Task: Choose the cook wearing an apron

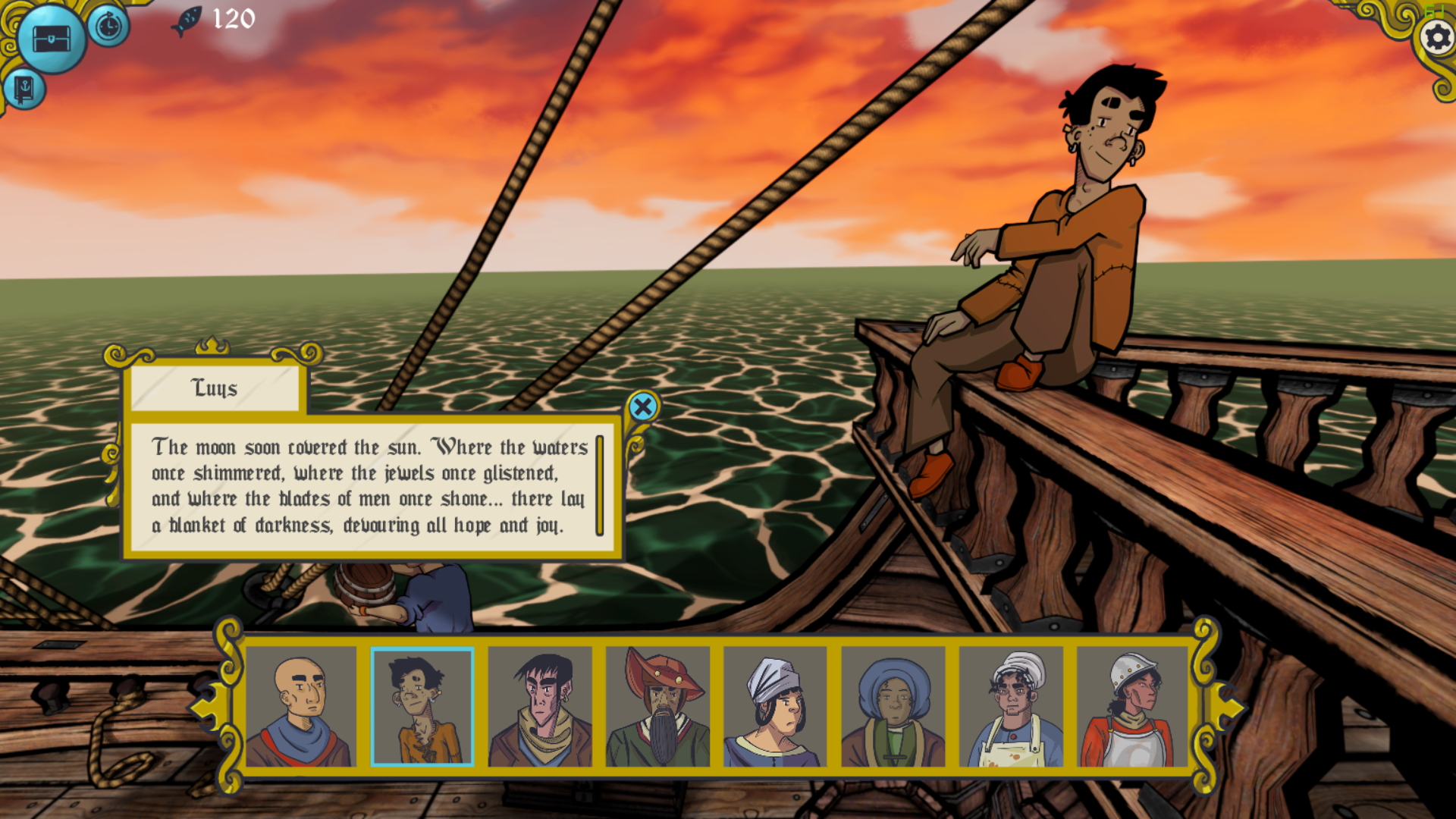Action: [x=1012, y=707]
